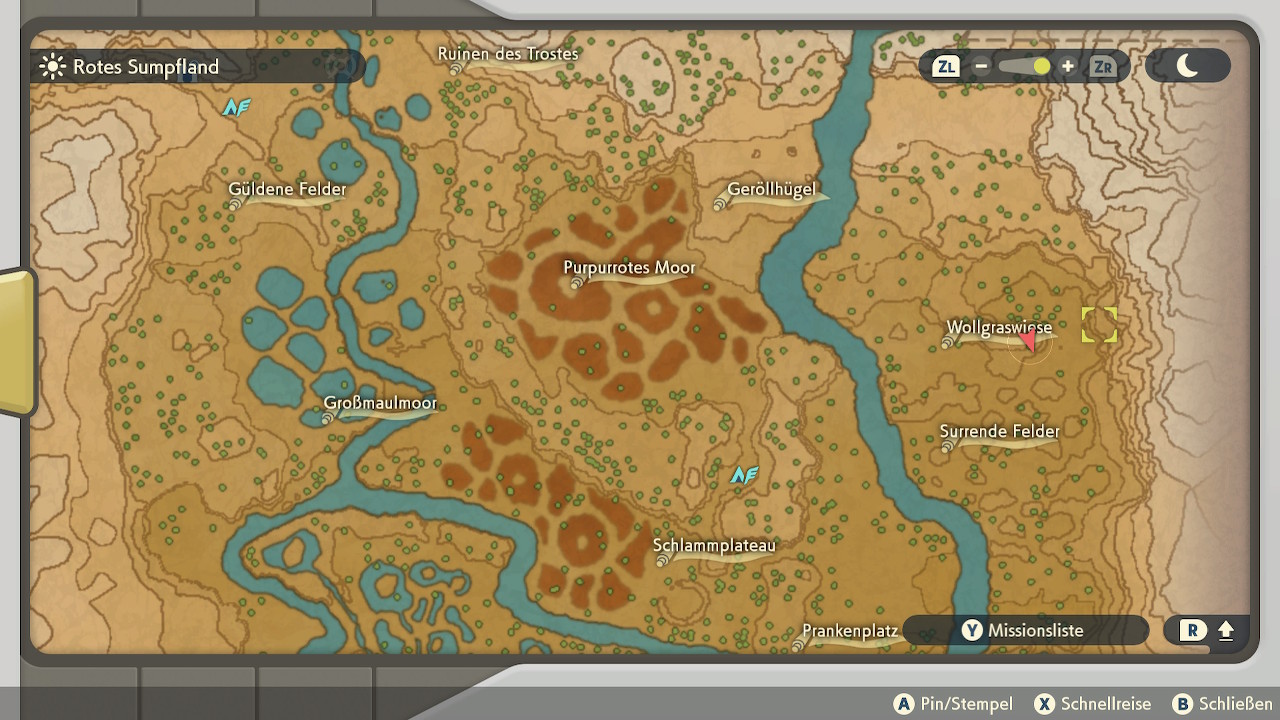
Task: Open the Missionsliste mission list
Action: (x=1024, y=631)
